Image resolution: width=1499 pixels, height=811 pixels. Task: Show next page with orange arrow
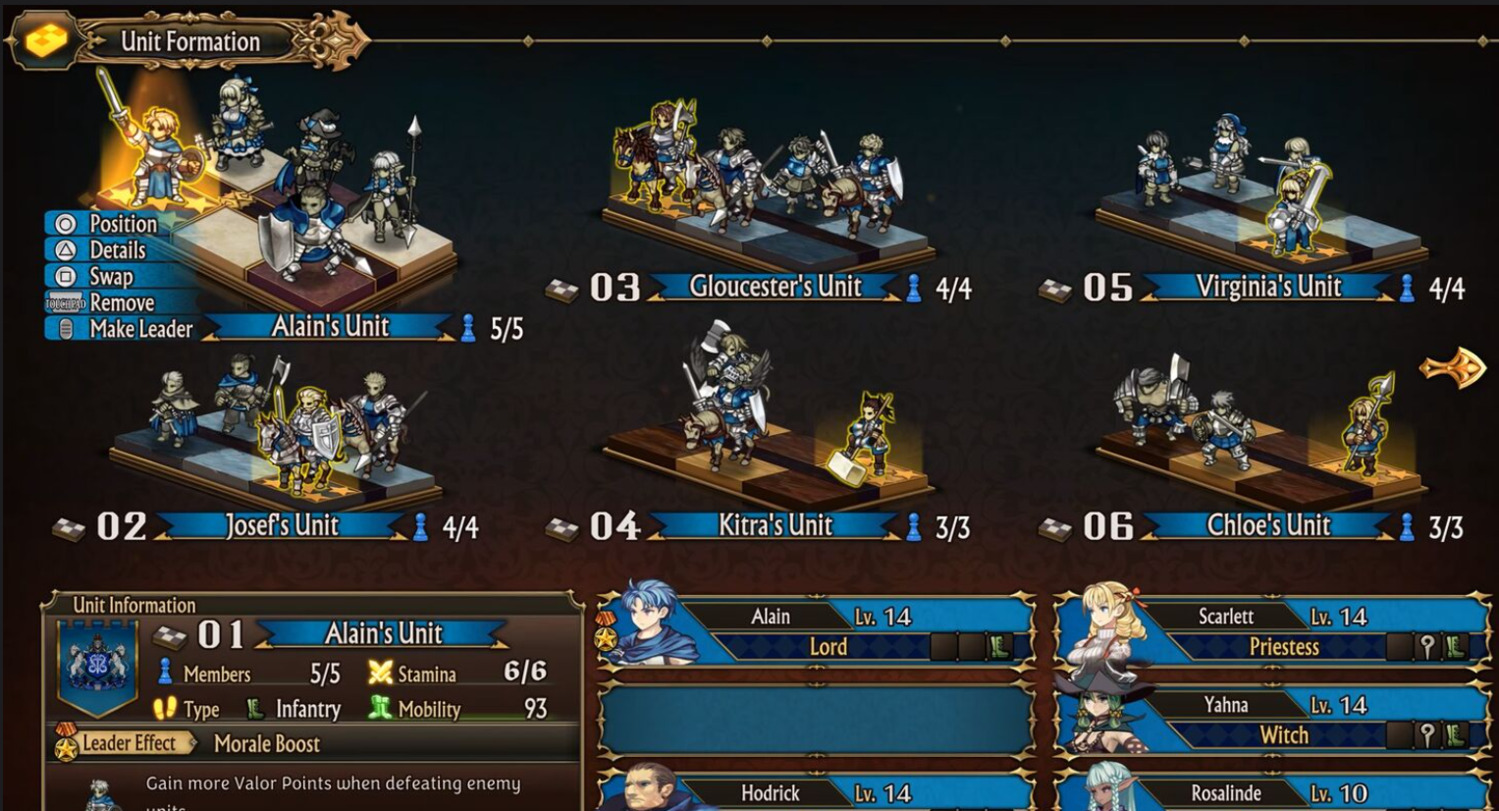1452,367
